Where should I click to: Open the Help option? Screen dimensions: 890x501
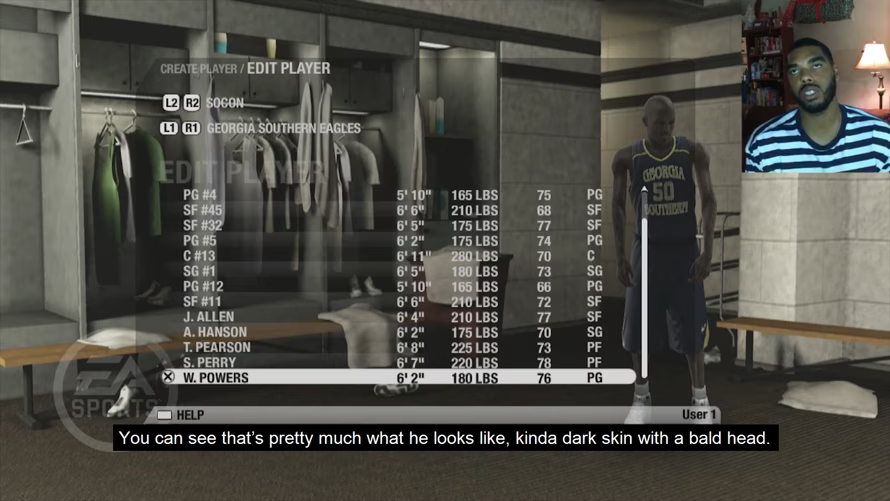(x=181, y=414)
